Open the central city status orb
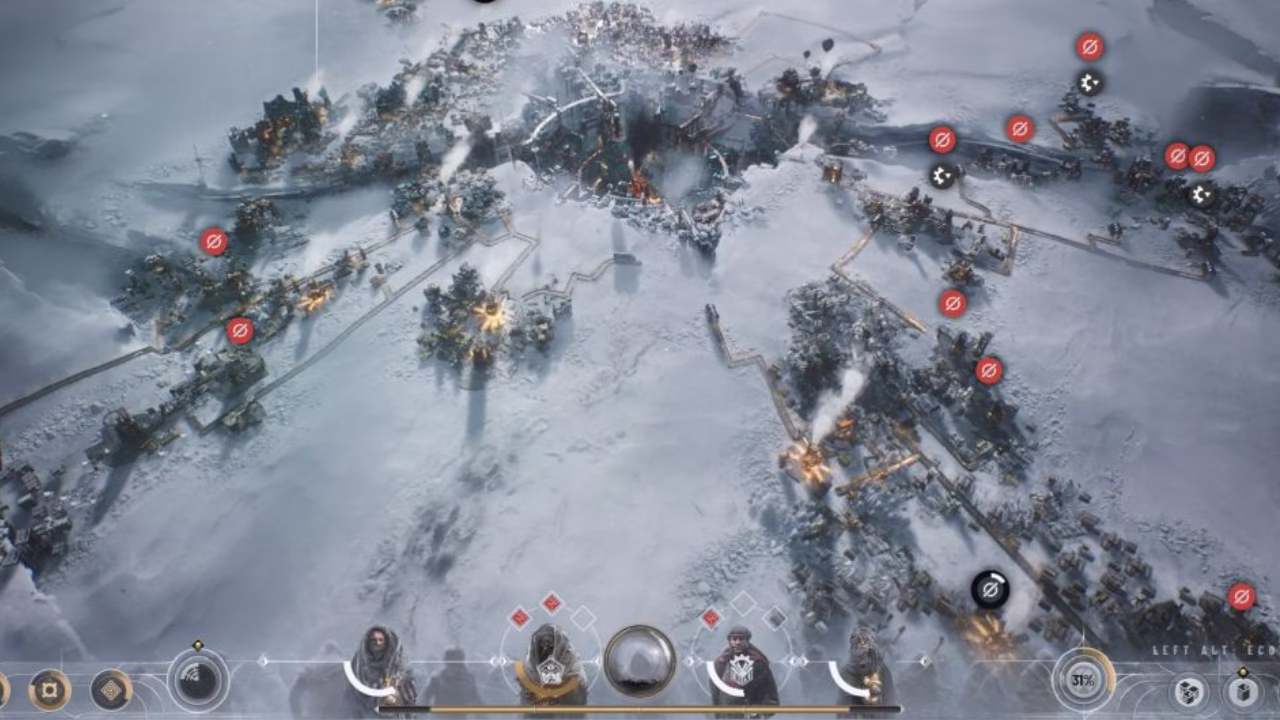Image resolution: width=1280 pixels, height=720 pixels. tap(639, 661)
